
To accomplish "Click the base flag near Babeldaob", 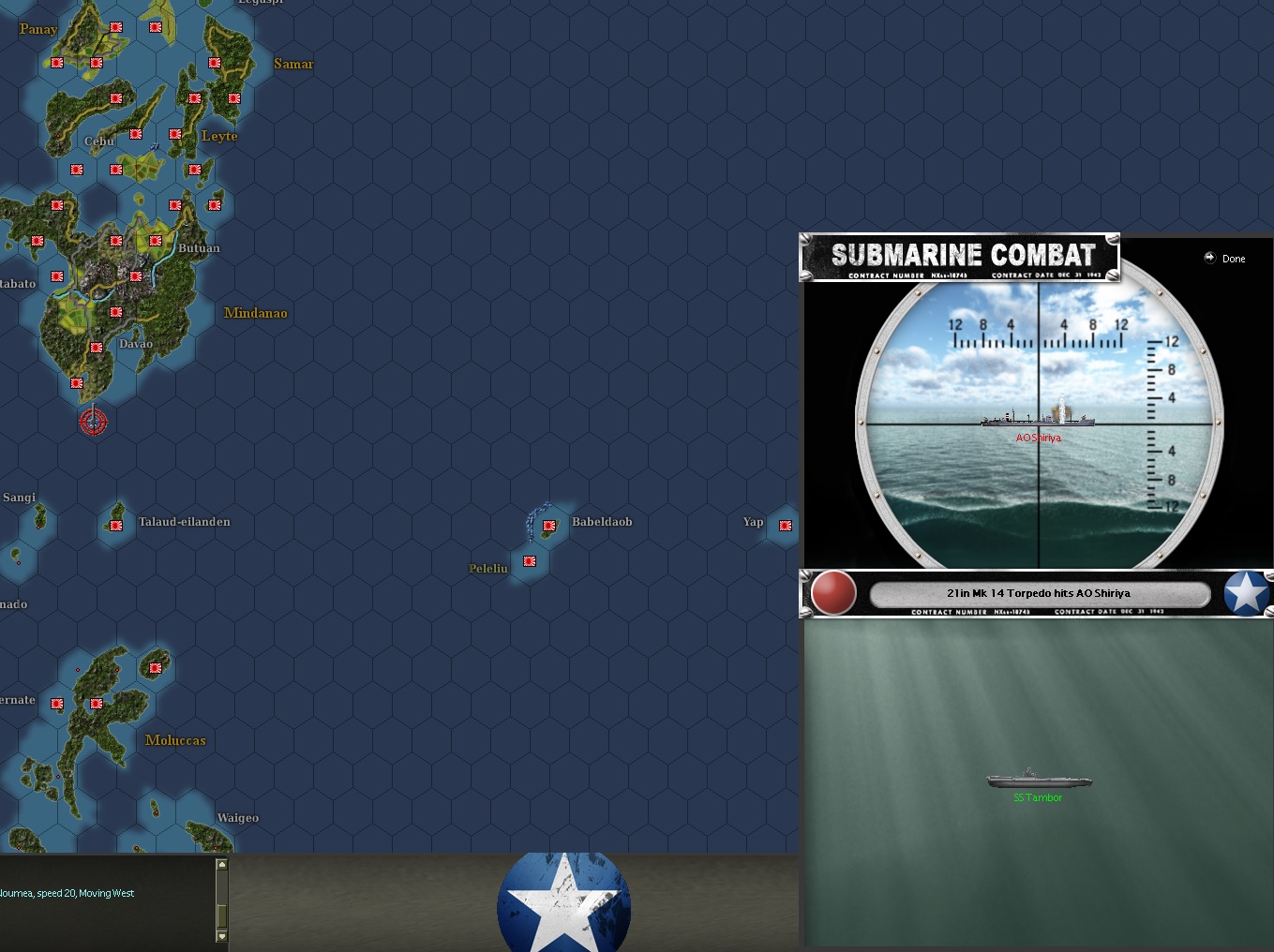I will (549, 526).
